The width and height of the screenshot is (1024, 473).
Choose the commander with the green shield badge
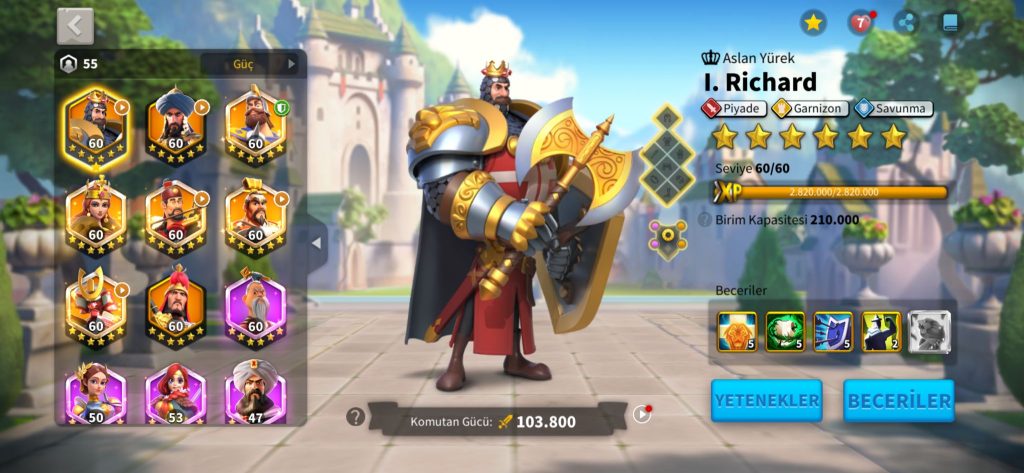point(255,127)
